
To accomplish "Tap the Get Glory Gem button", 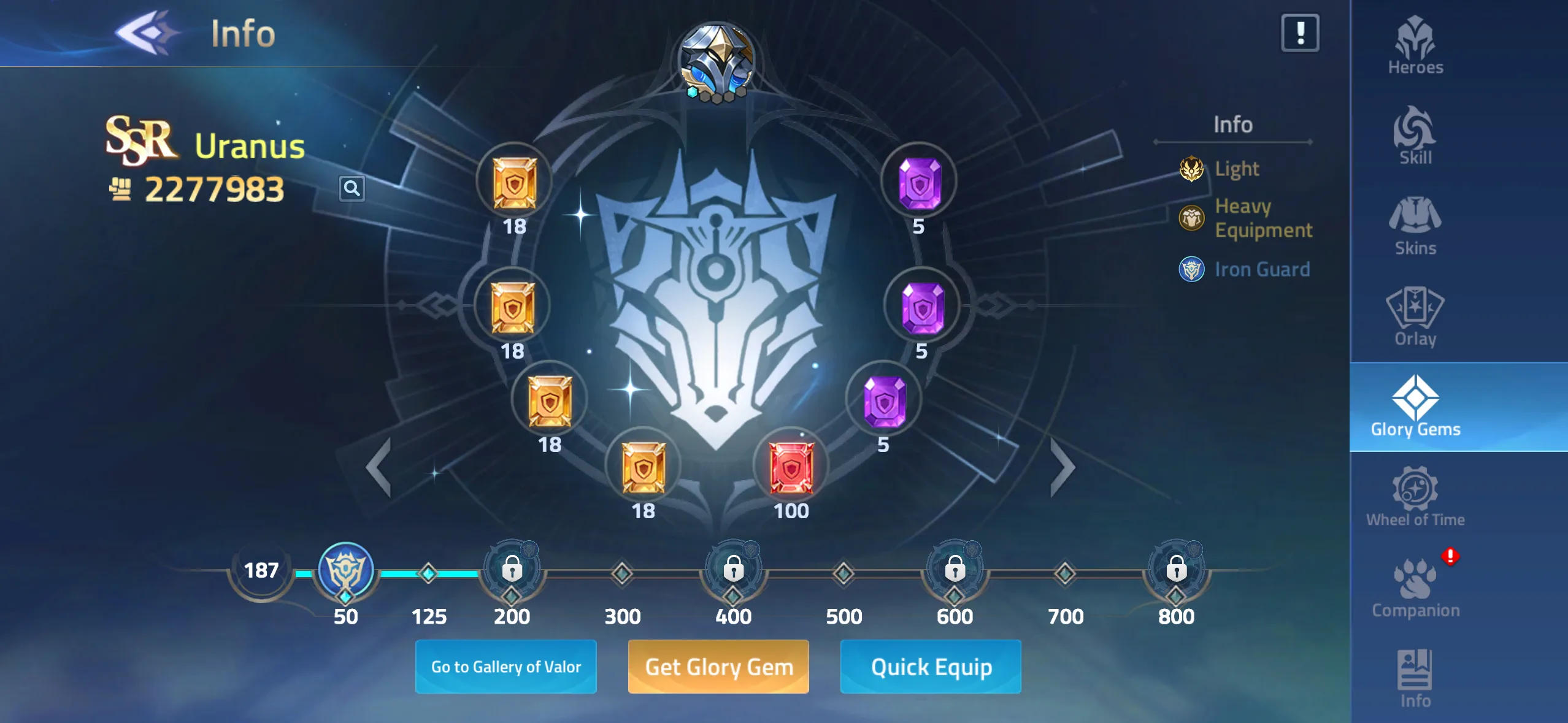I will 718,667.
